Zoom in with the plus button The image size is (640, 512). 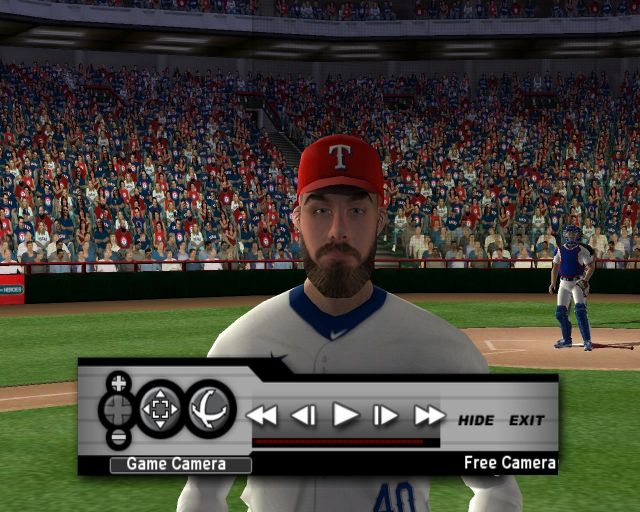click(x=119, y=382)
